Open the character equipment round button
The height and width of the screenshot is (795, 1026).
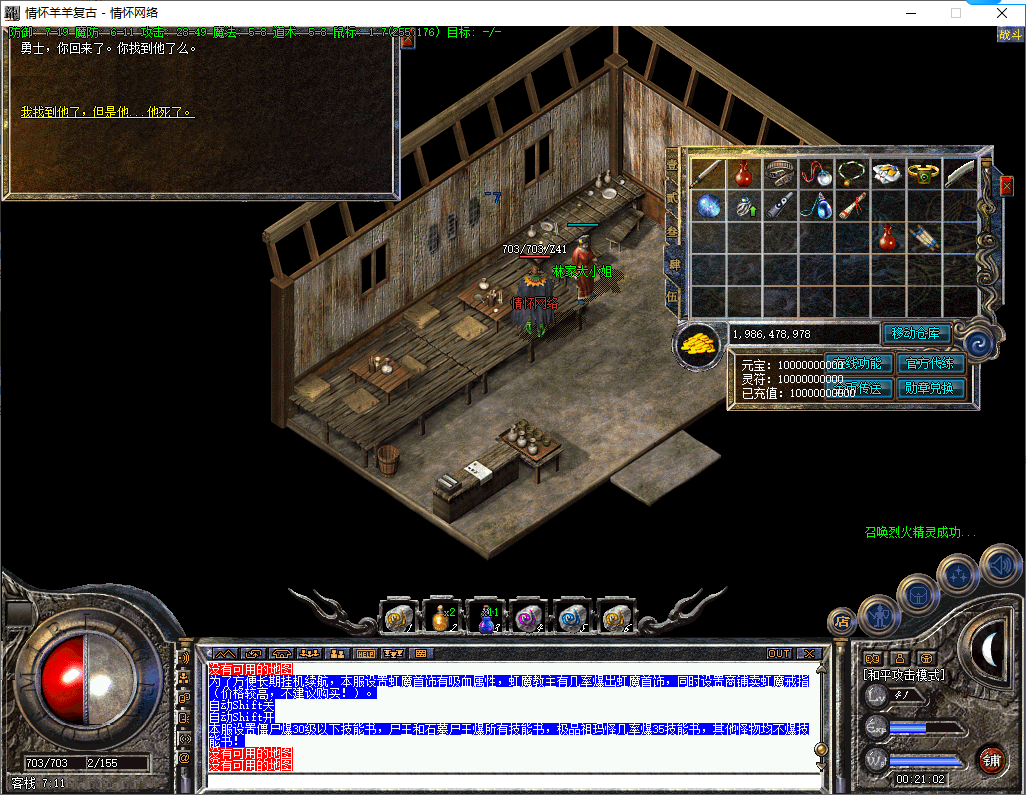click(879, 613)
